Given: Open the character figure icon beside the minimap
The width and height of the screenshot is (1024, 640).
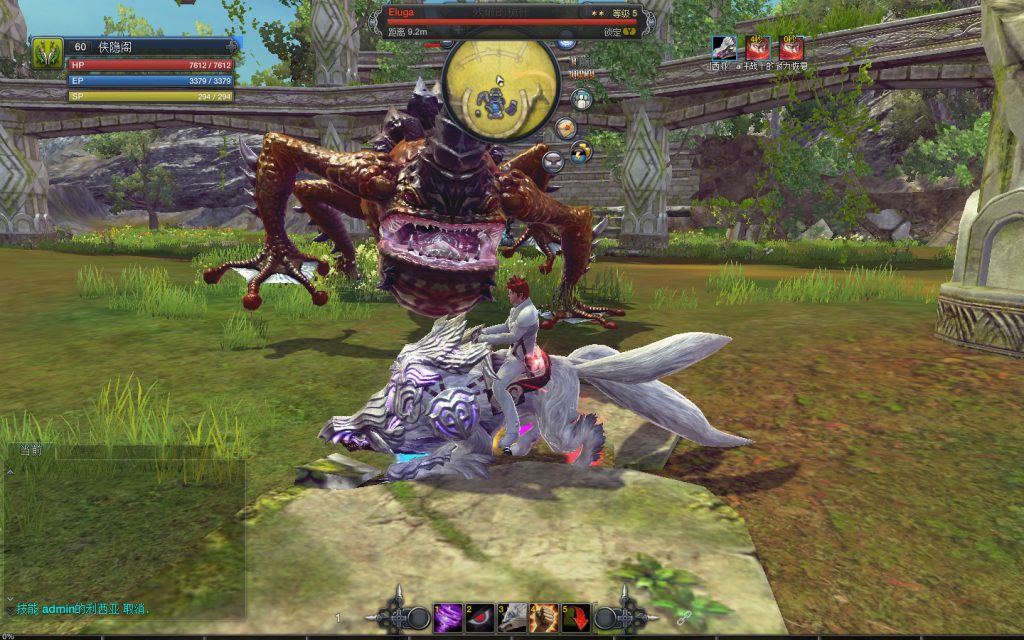Looking at the screenshot, I should coord(581,99).
